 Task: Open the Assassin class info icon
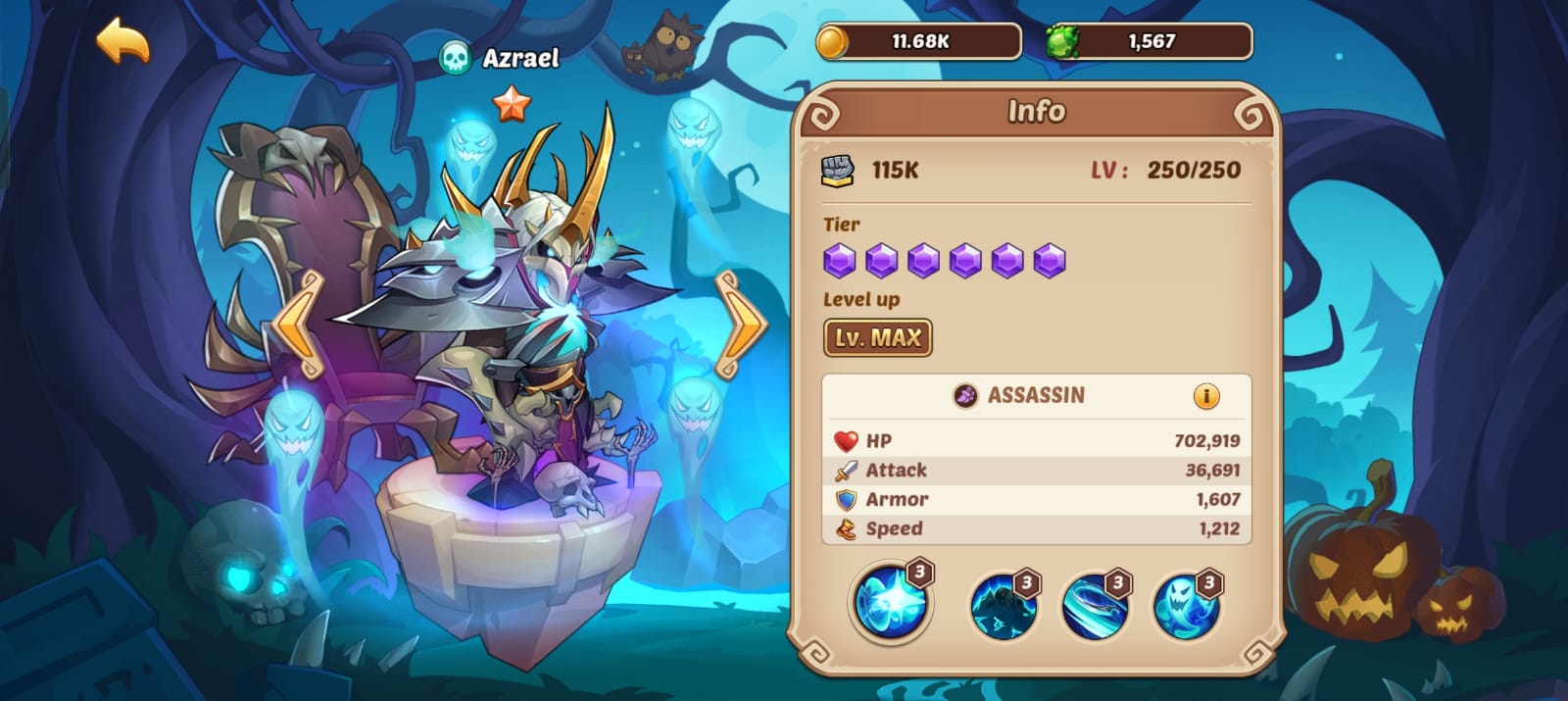1205,396
